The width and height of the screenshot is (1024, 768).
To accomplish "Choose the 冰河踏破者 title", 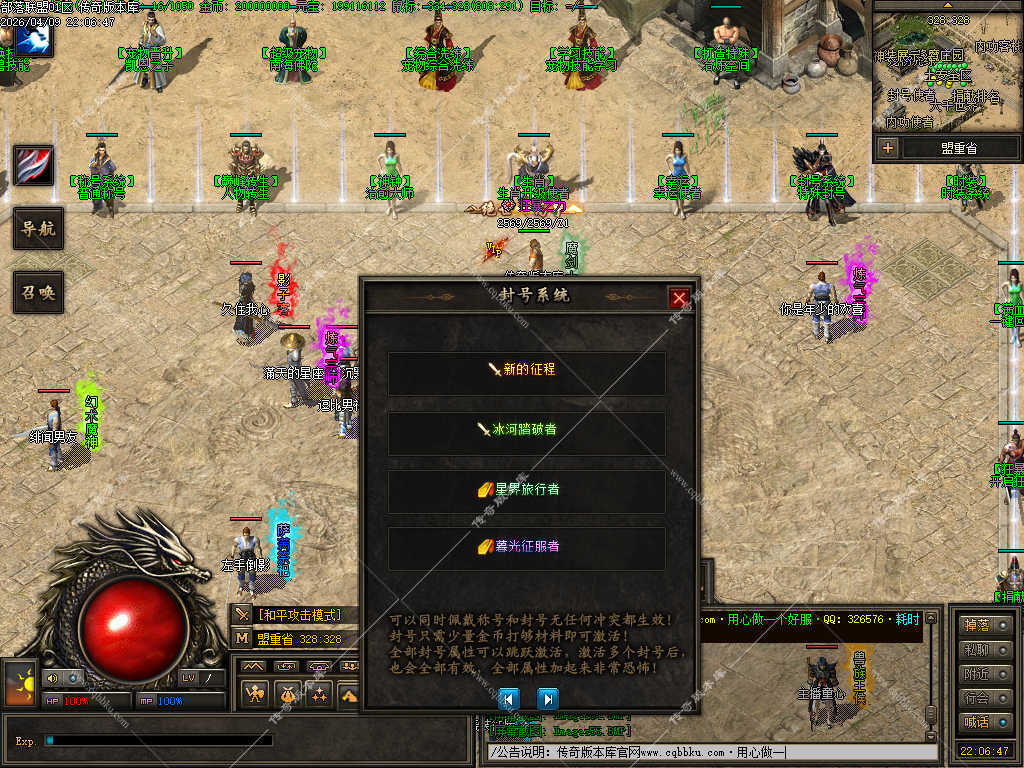I will (527, 430).
